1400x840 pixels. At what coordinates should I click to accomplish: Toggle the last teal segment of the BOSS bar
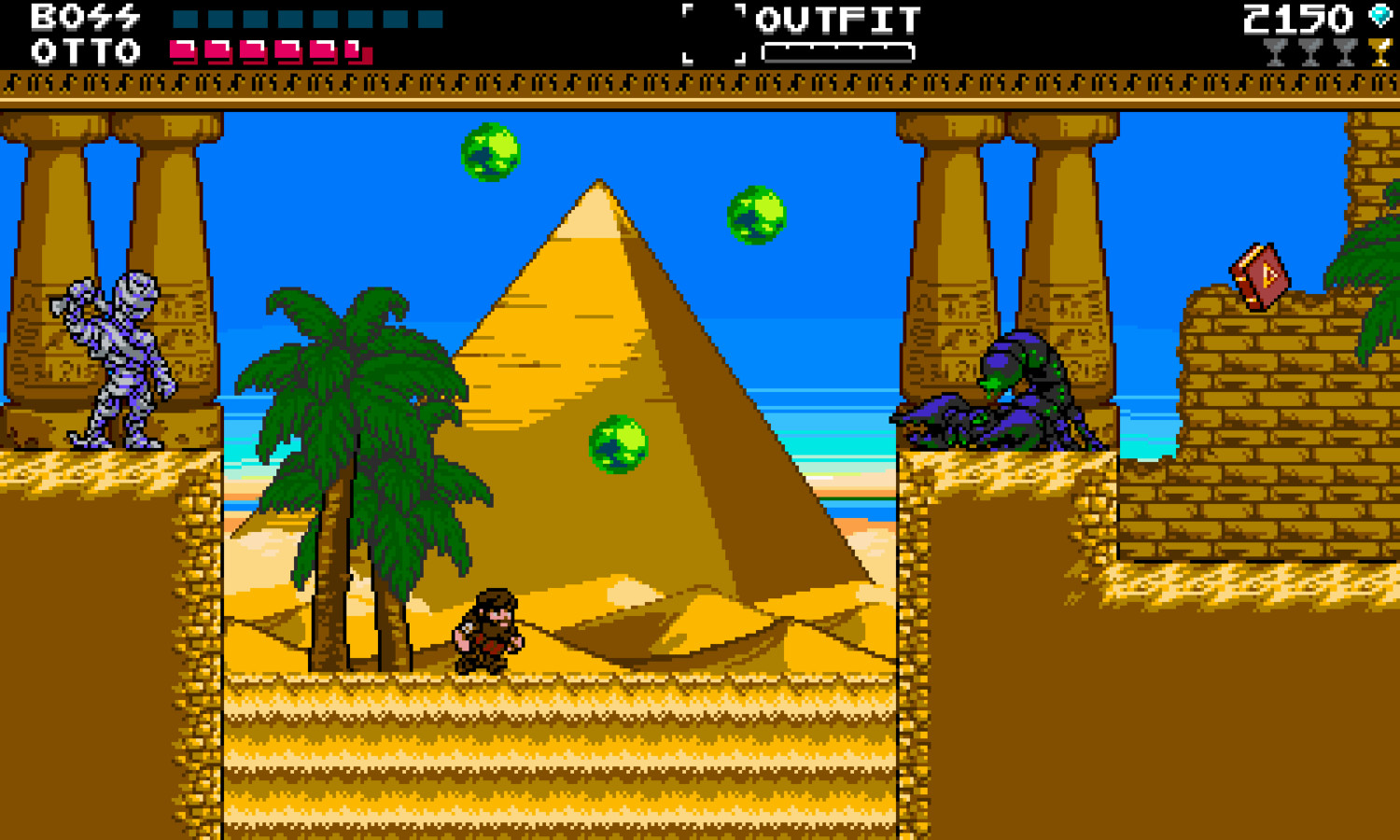pos(429,19)
